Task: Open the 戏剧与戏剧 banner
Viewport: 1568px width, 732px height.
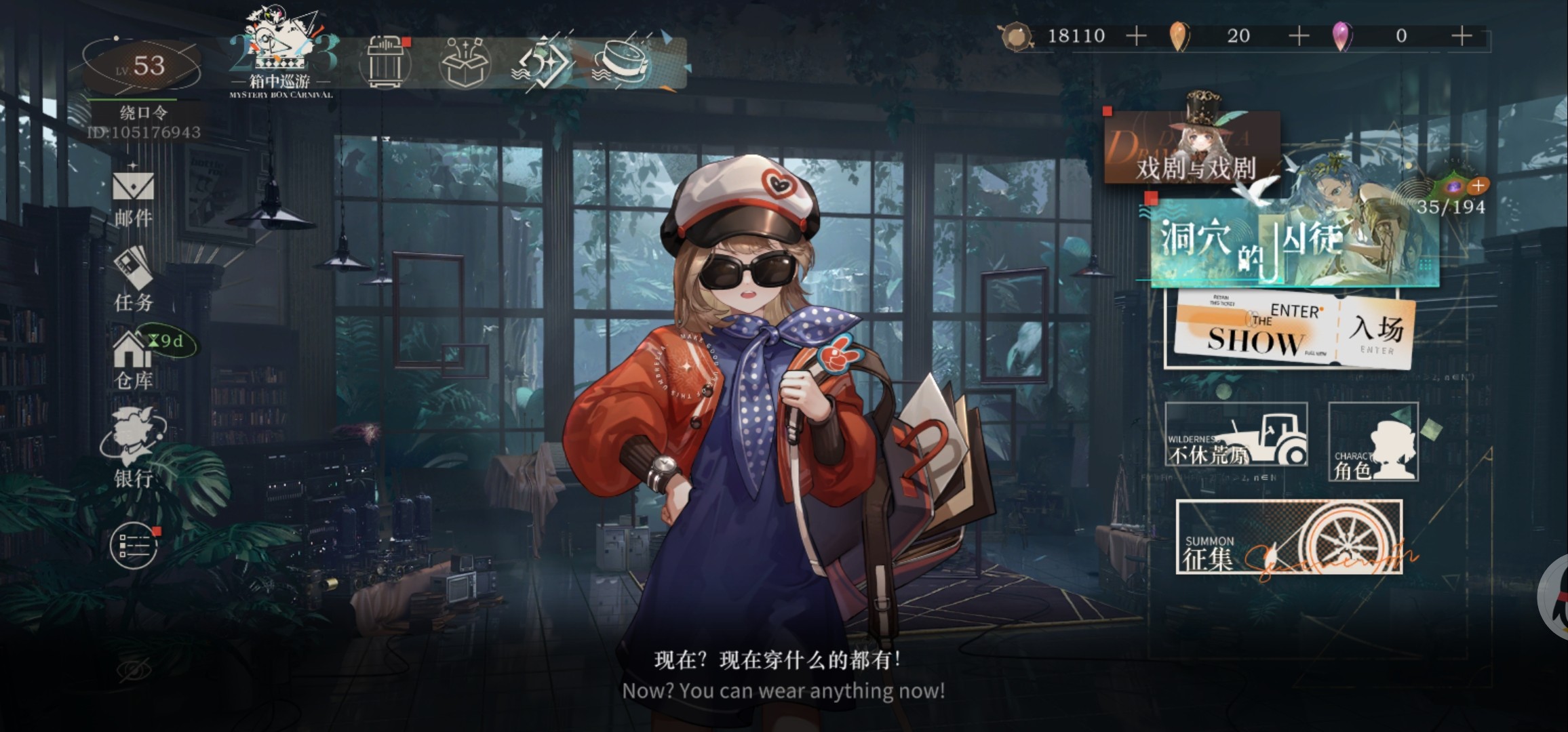Action: [x=1194, y=155]
